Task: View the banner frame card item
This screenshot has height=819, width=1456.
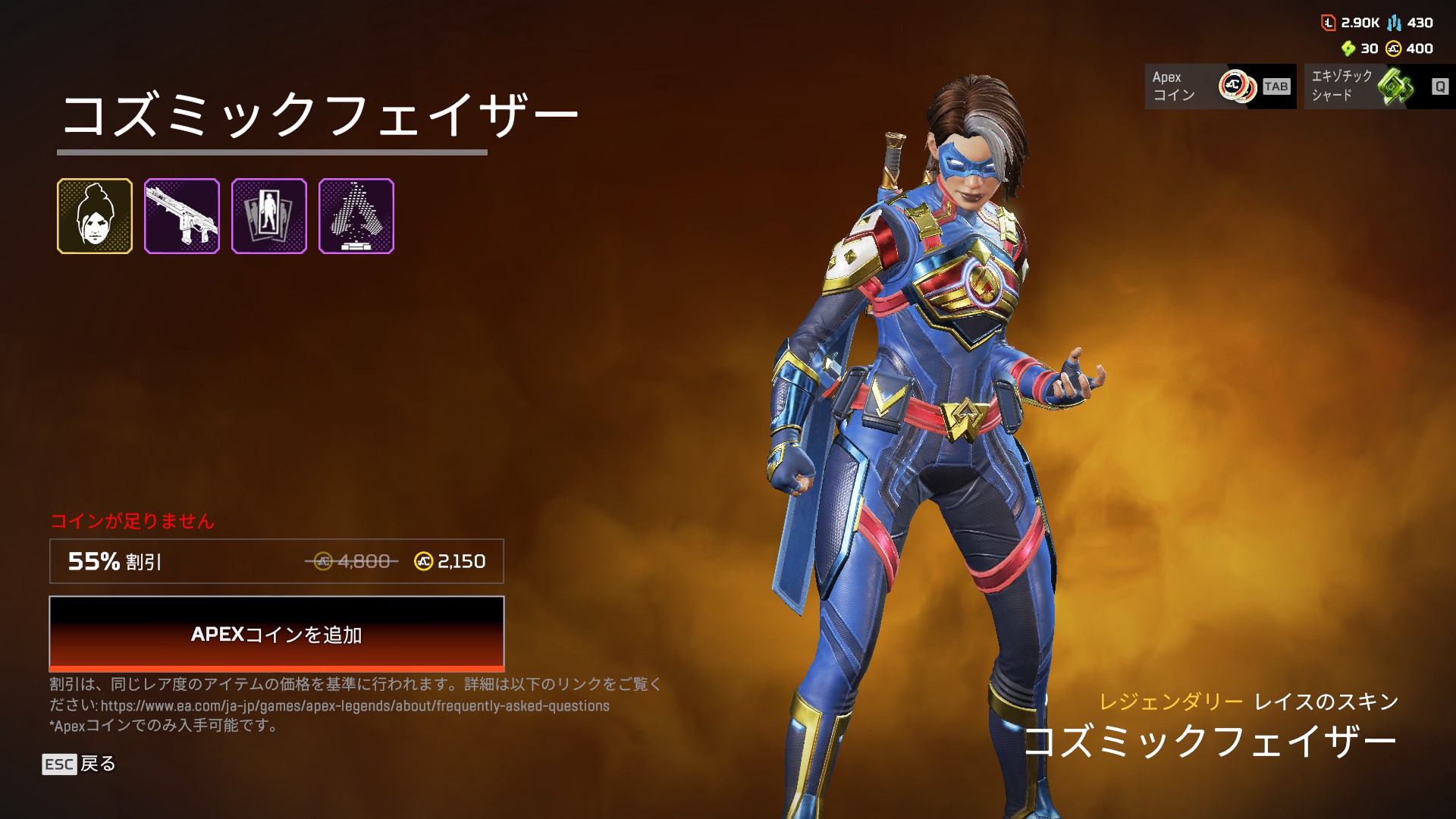Action: point(269,216)
